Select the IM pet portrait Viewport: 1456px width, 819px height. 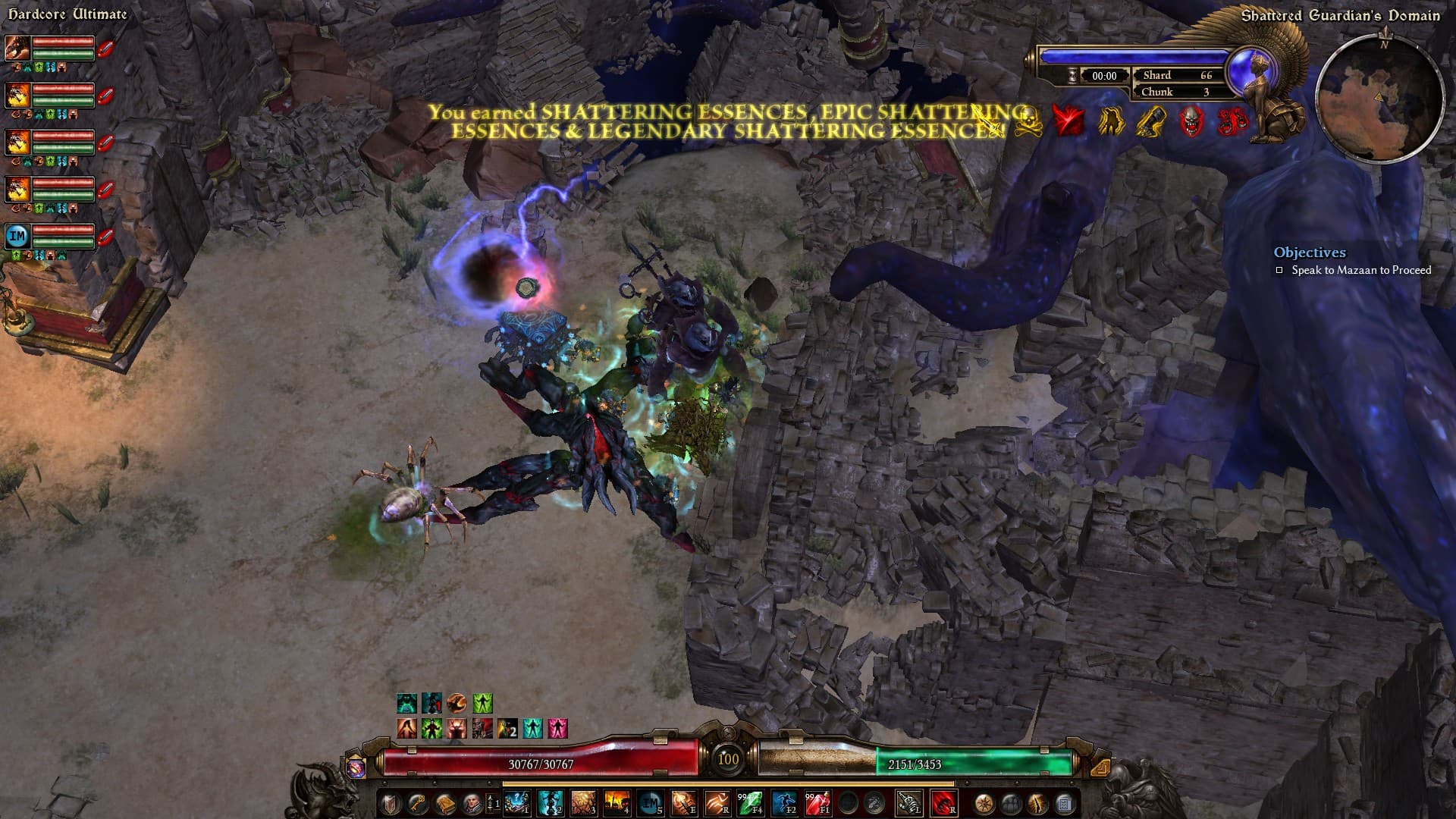pyautogui.click(x=17, y=236)
